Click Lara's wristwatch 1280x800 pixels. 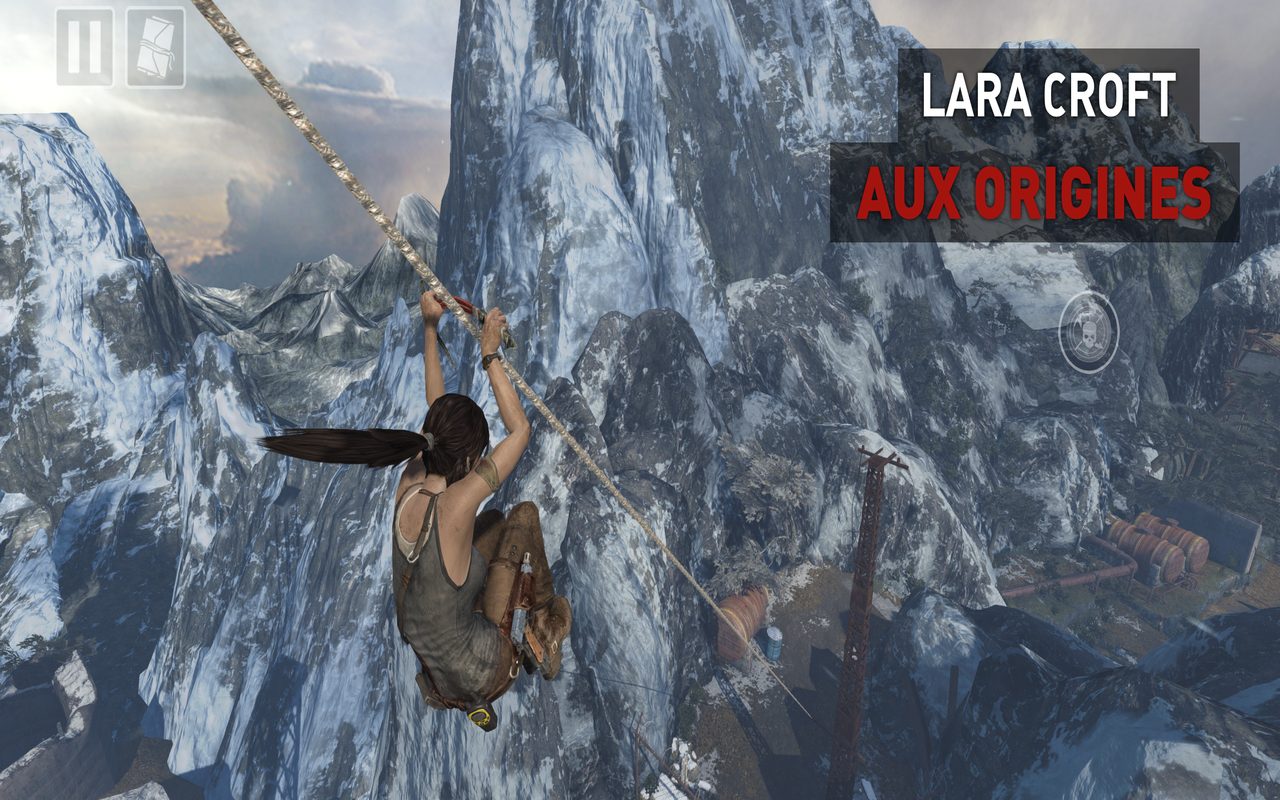coord(492,358)
